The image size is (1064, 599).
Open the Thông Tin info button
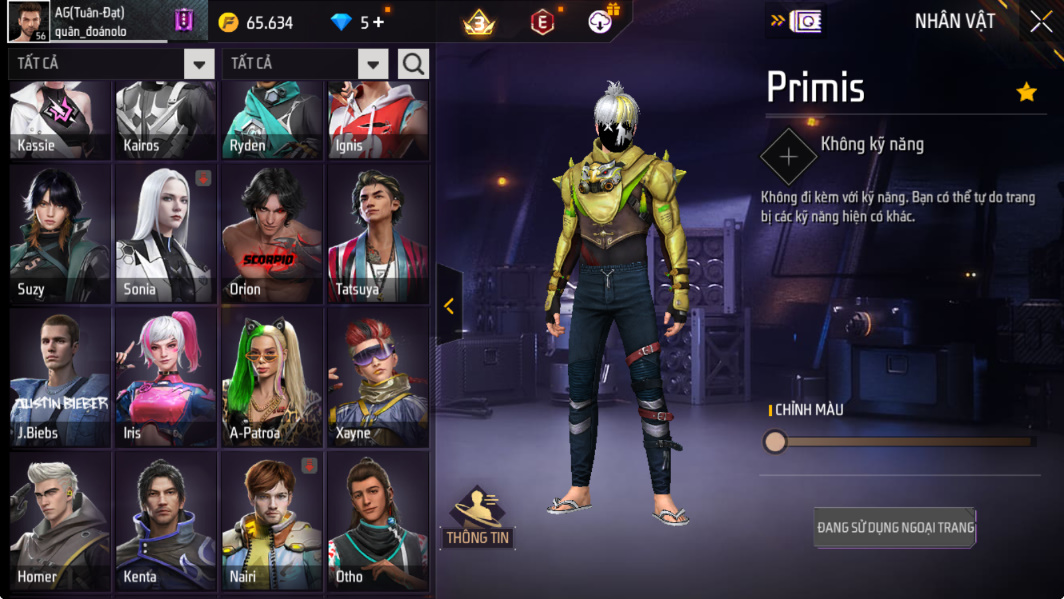[x=478, y=517]
